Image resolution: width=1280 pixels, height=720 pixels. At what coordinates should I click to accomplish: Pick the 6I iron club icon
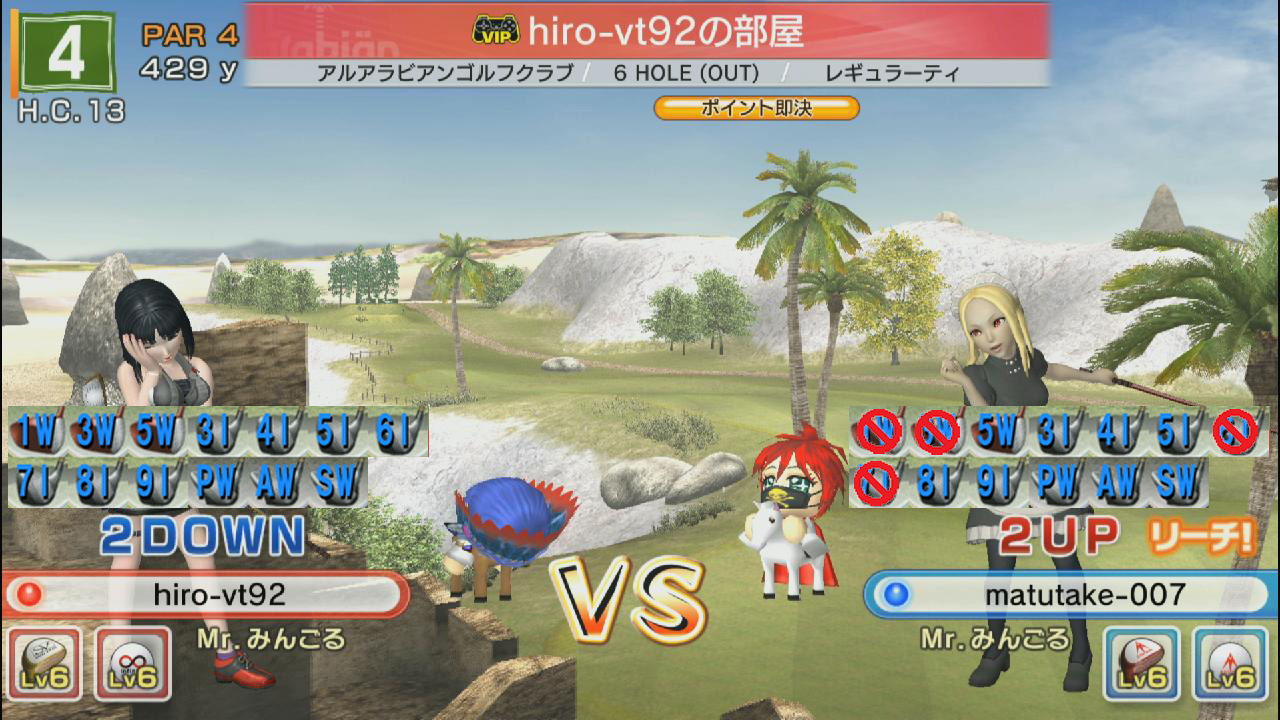[x=397, y=432]
